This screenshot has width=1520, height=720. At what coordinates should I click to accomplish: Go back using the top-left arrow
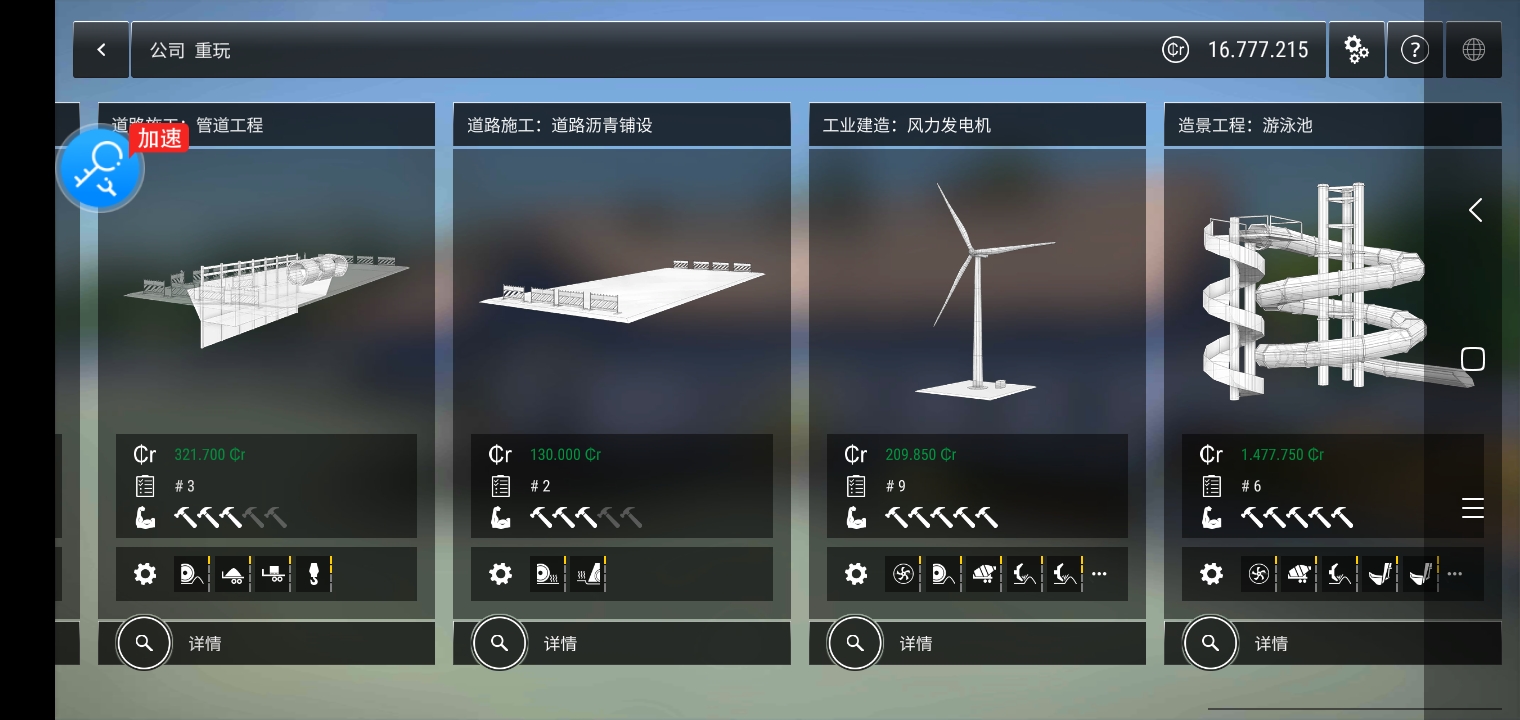click(x=101, y=50)
